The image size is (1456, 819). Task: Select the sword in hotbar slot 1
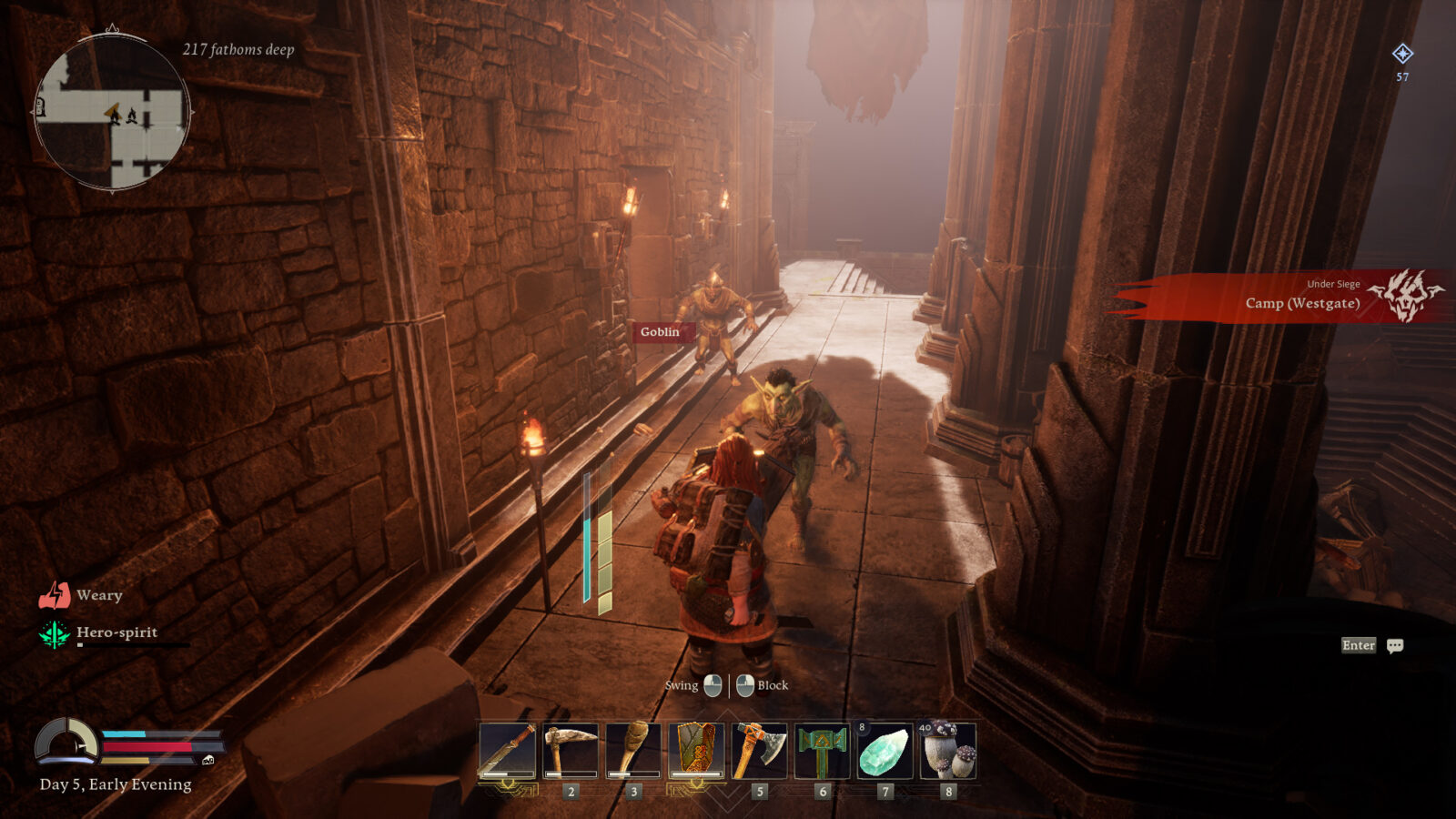(507, 749)
